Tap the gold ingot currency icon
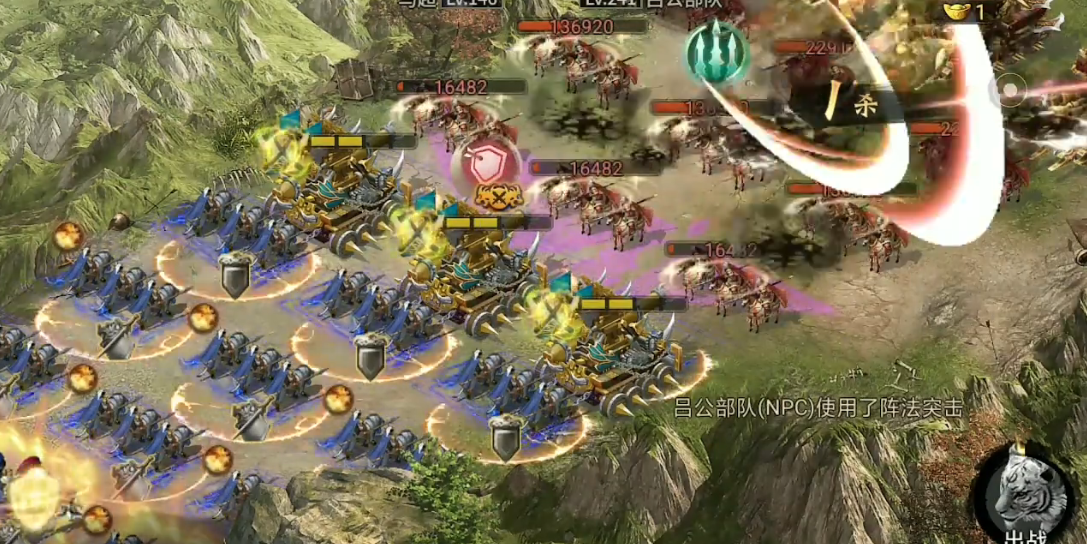1087x544 pixels. click(958, 11)
